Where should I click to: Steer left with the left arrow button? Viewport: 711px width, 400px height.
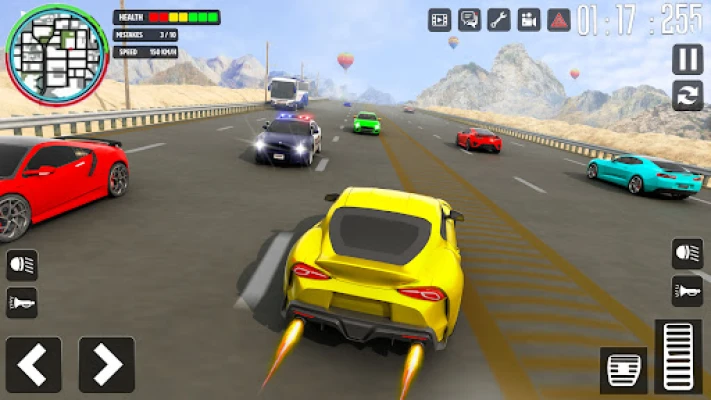(x=33, y=364)
